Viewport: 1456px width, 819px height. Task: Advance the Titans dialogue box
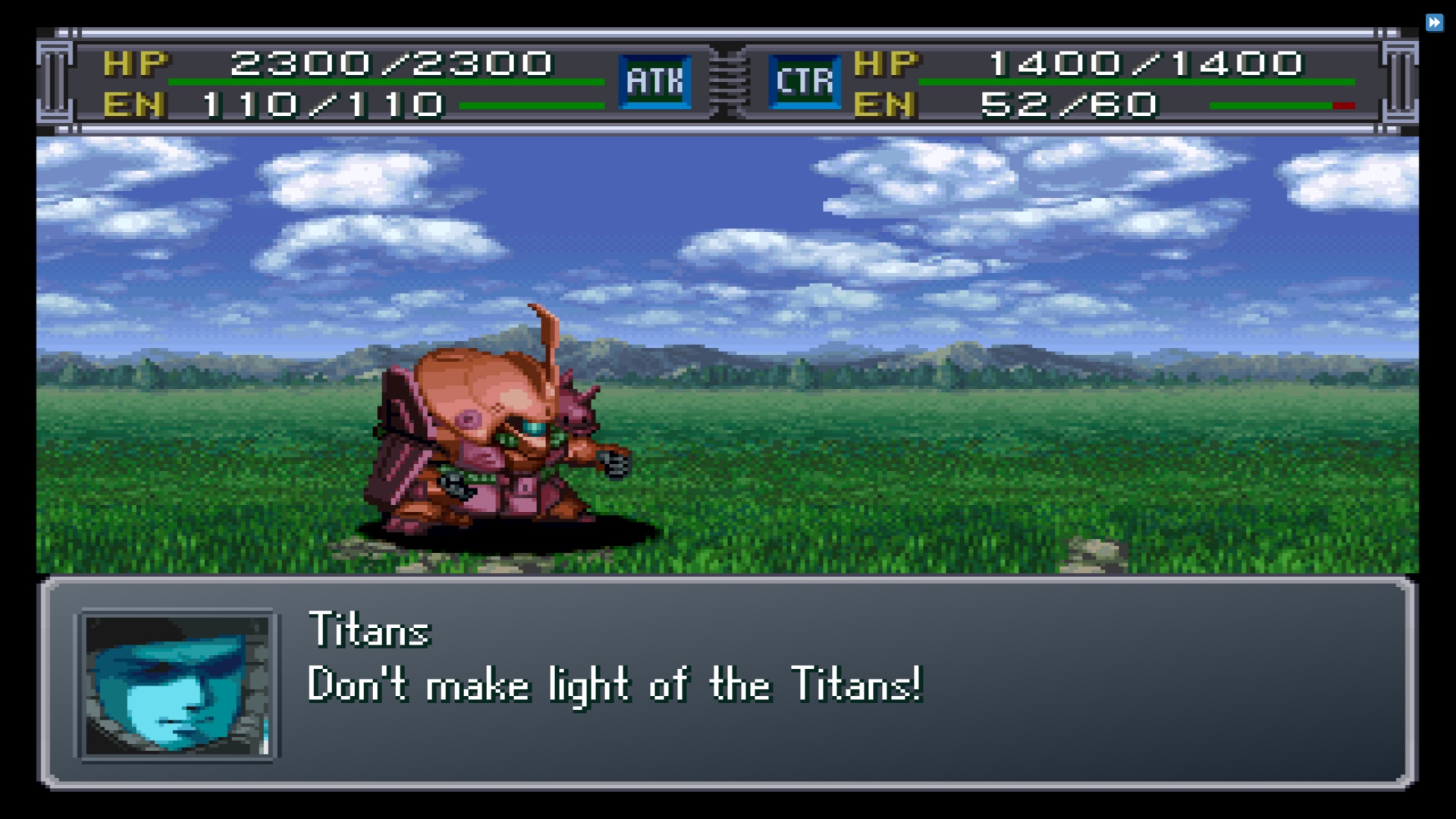click(726, 682)
